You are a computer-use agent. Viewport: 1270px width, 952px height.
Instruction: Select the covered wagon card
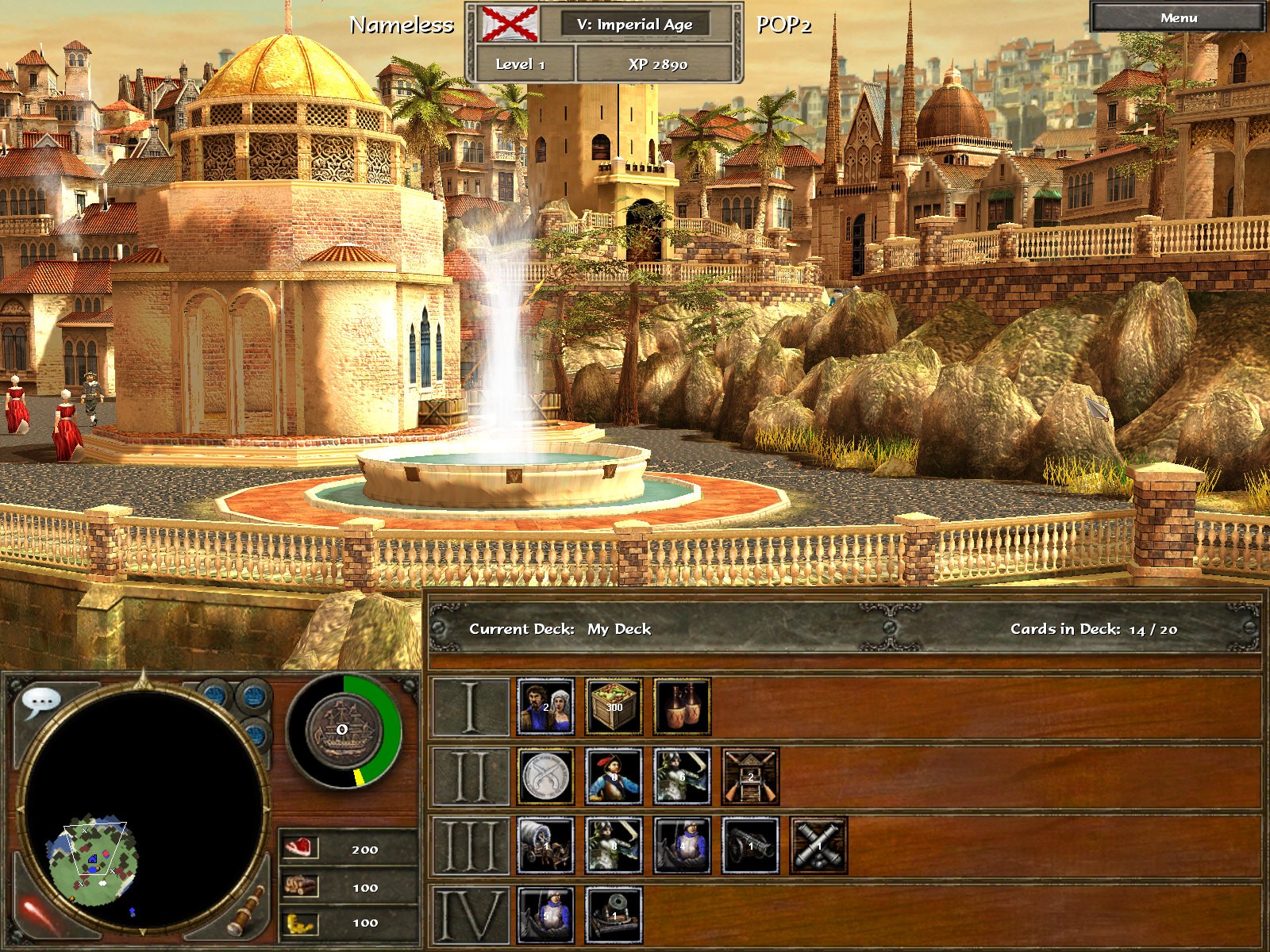click(x=545, y=846)
